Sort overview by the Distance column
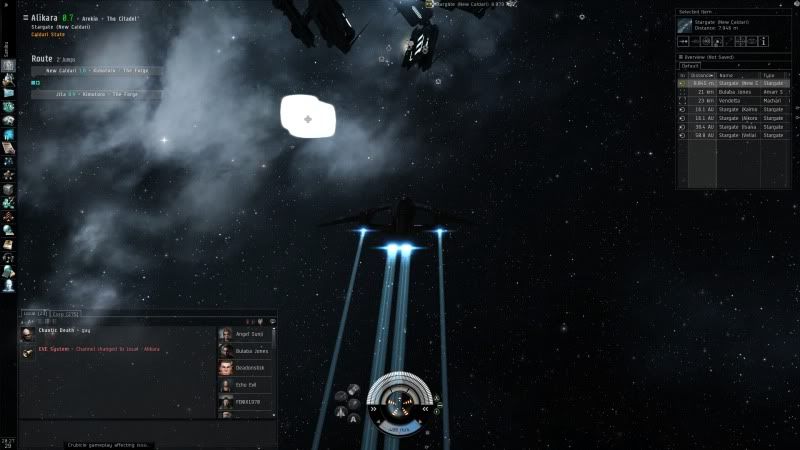Image resolution: width=800 pixels, height=450 pixels. [700, 75]
